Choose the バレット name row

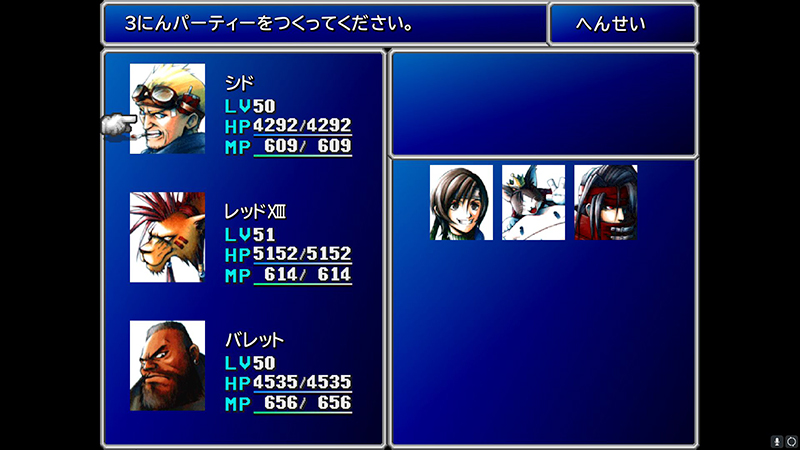tap(255, 340)
